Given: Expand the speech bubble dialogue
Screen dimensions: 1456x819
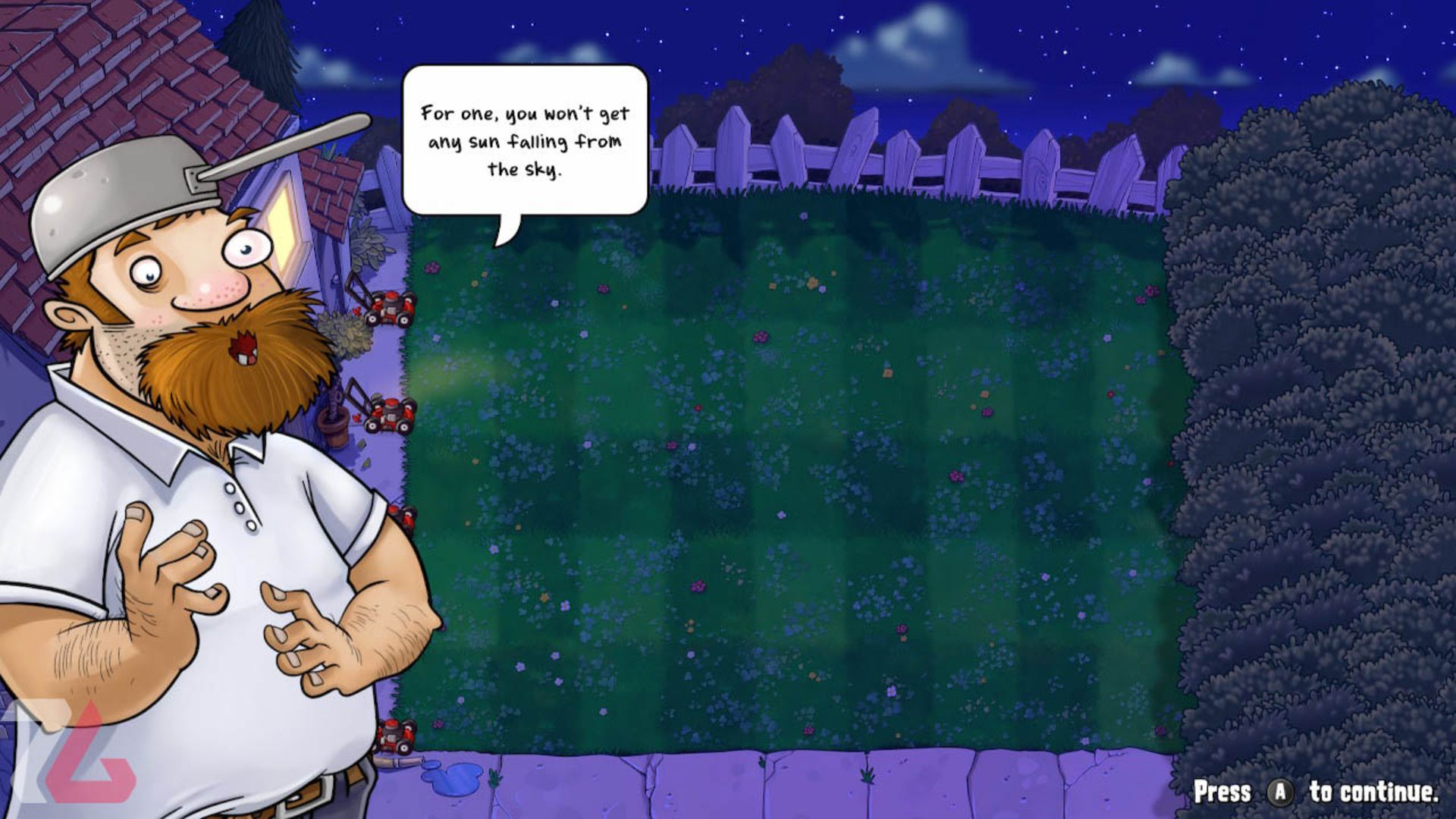Looking at the screenshot, I should (523, 140).
